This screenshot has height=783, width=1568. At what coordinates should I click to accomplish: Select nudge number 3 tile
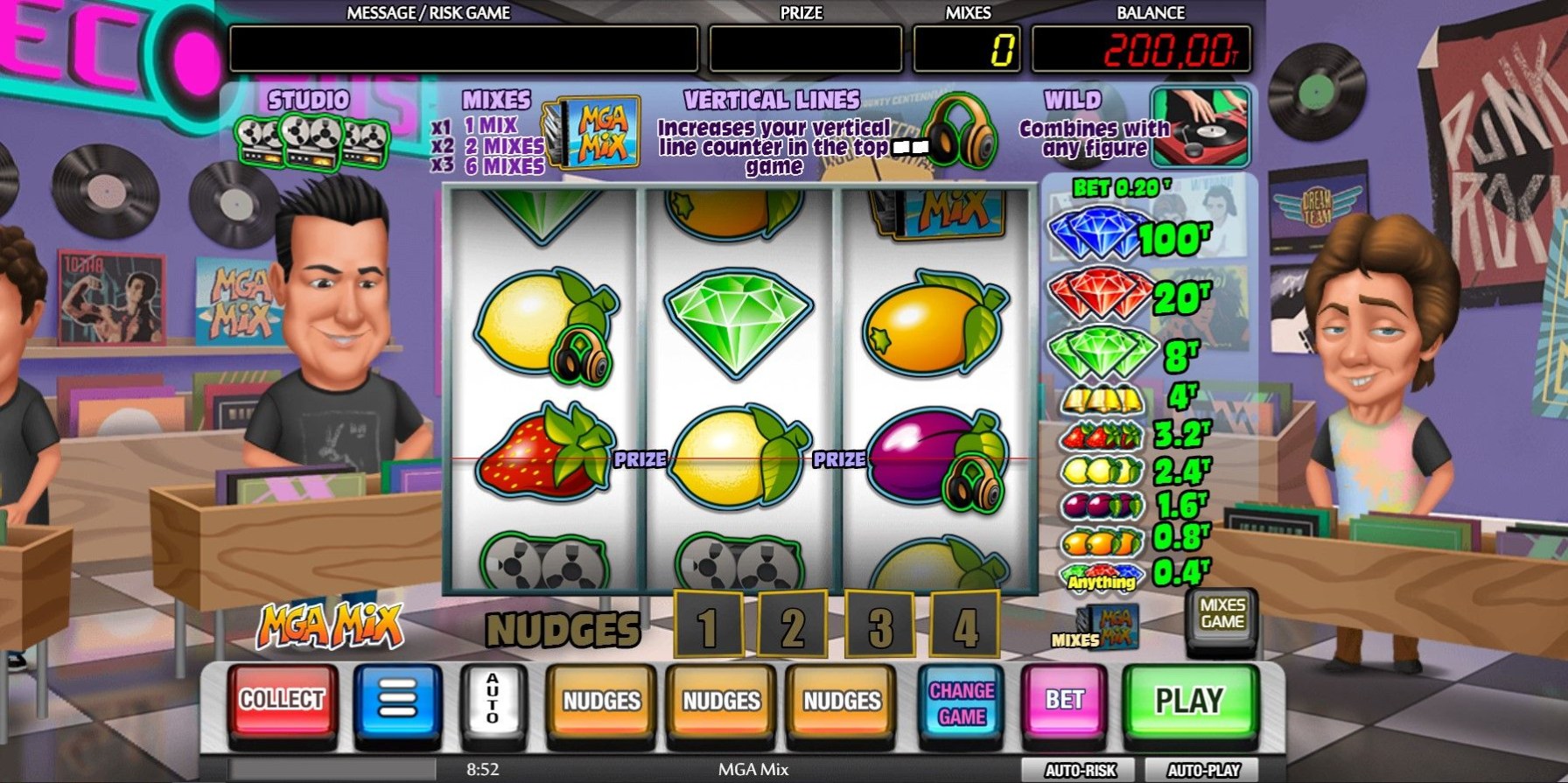click(878, 626)
